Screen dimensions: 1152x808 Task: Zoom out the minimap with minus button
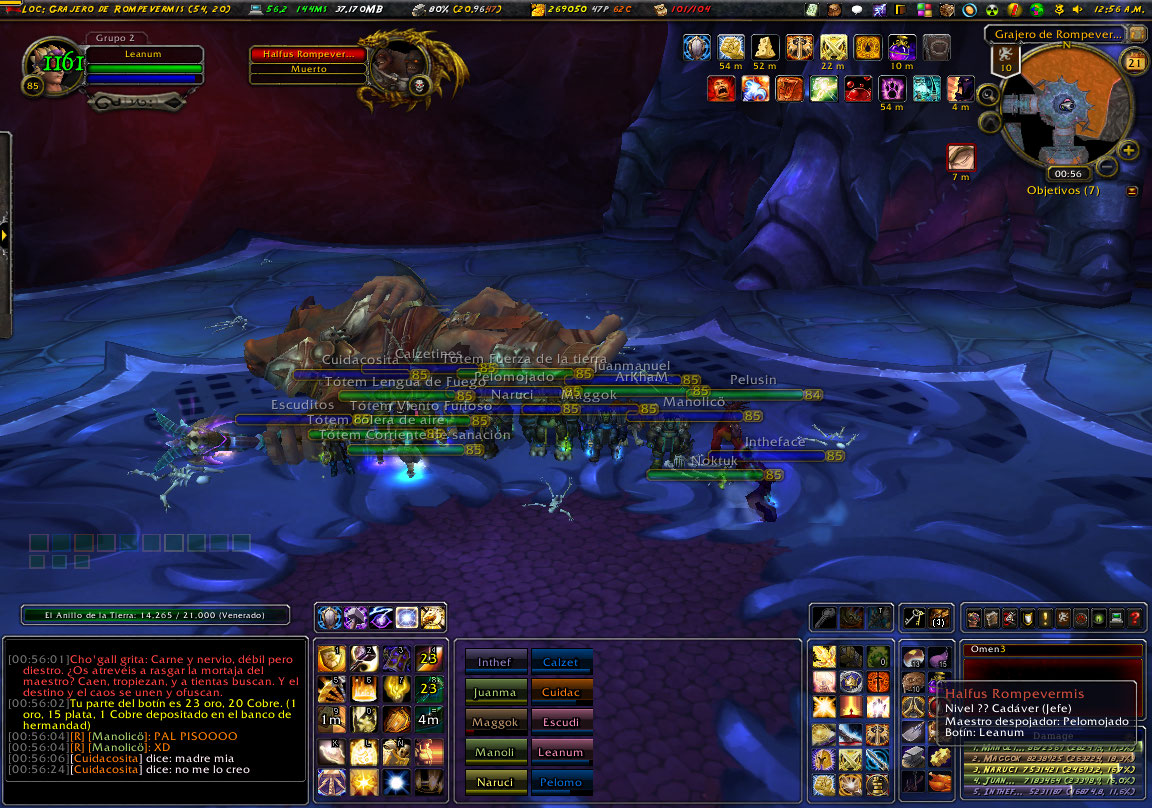pyautogui.click(x=1107, y=167)
